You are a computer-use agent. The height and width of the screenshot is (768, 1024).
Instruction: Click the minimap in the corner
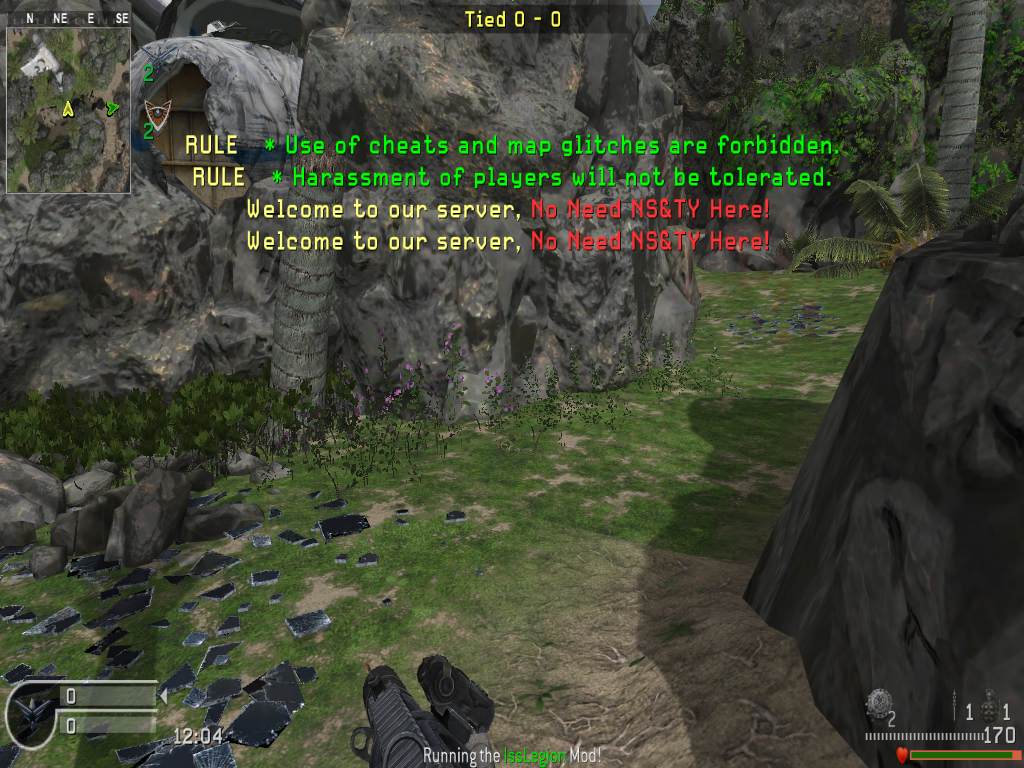pyautogui.click(x=68, y=109)
